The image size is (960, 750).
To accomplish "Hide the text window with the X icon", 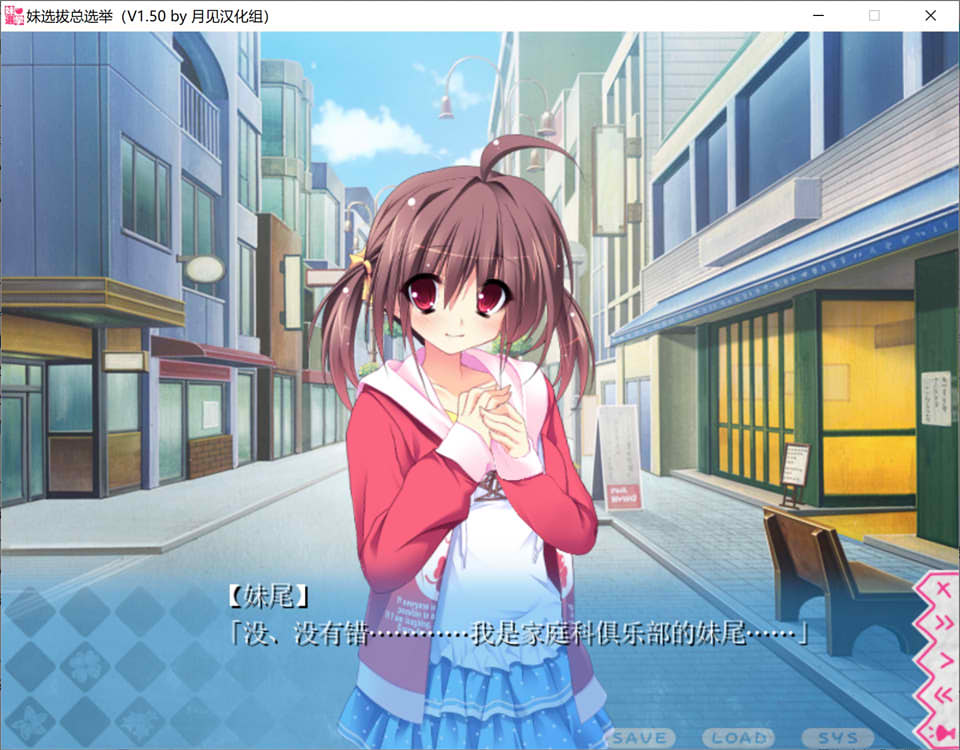I will pos(941,591).
